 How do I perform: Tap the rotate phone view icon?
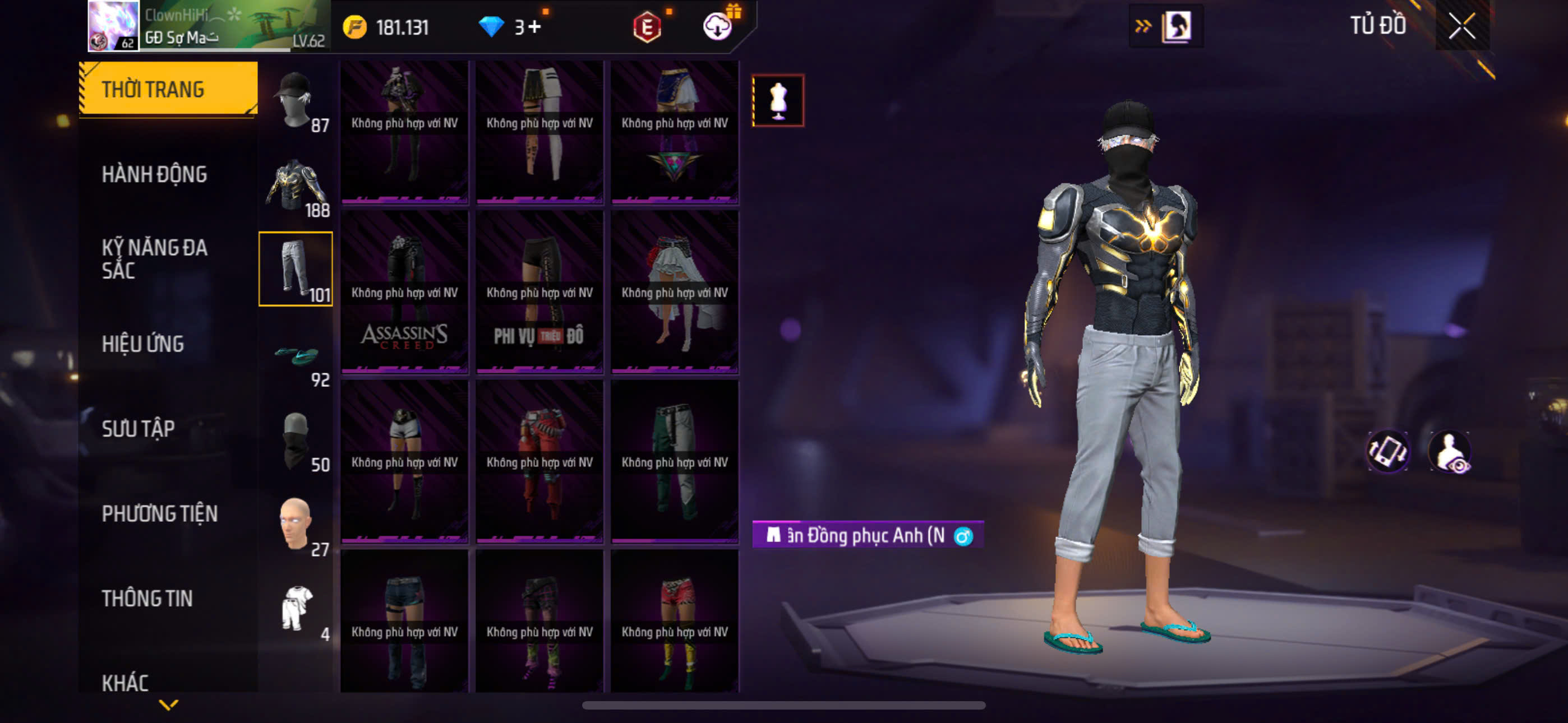1388,451
